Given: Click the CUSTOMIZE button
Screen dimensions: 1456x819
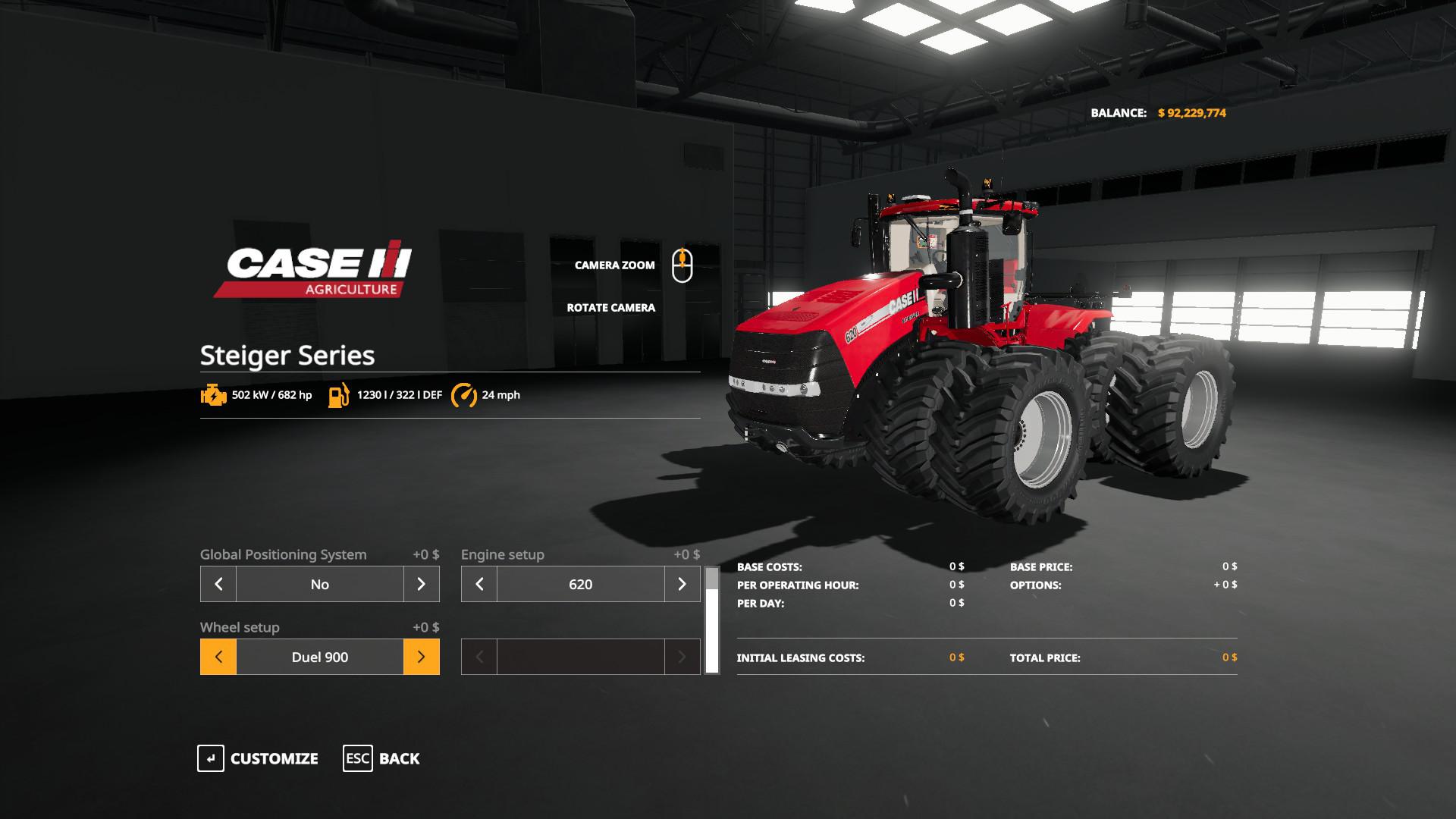Looking at the screenshot, I should click(x=275, y=758).
